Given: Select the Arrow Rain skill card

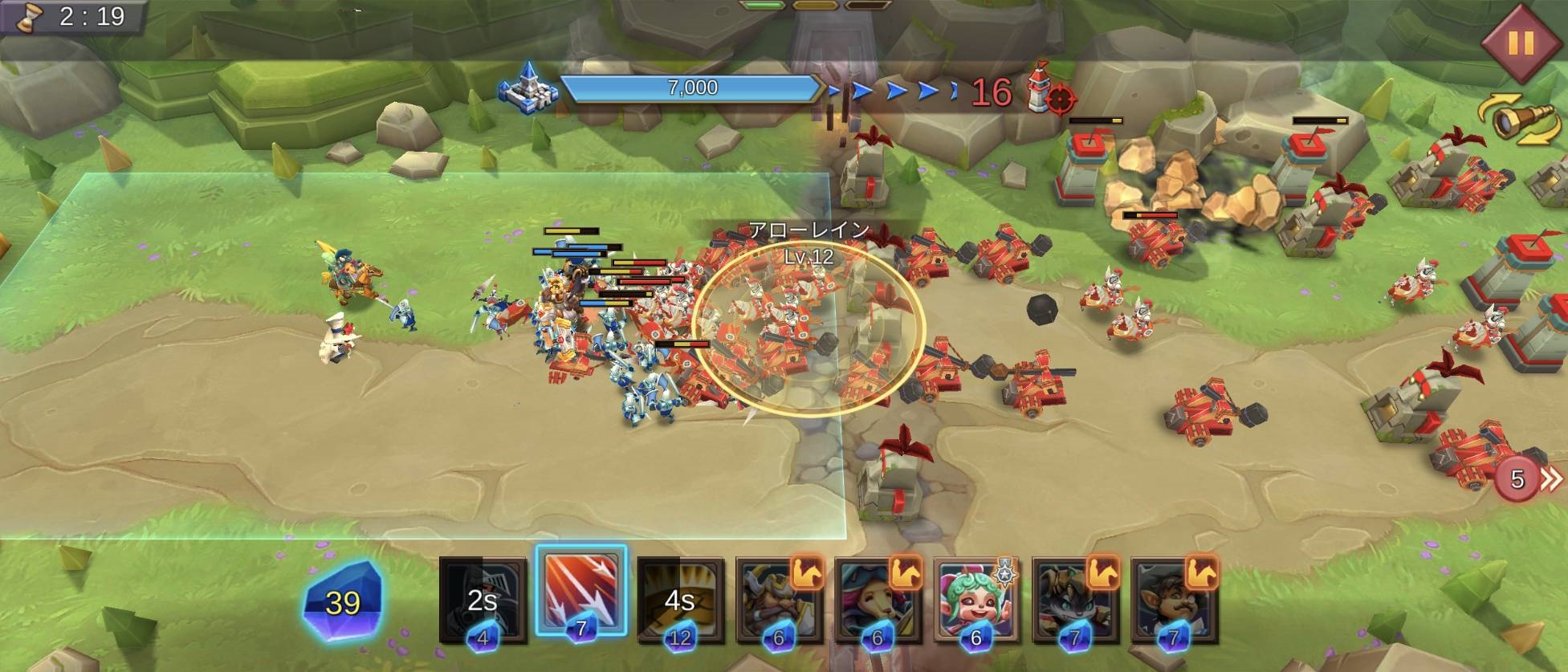Looking at the screenshot, I should [580, 594].
